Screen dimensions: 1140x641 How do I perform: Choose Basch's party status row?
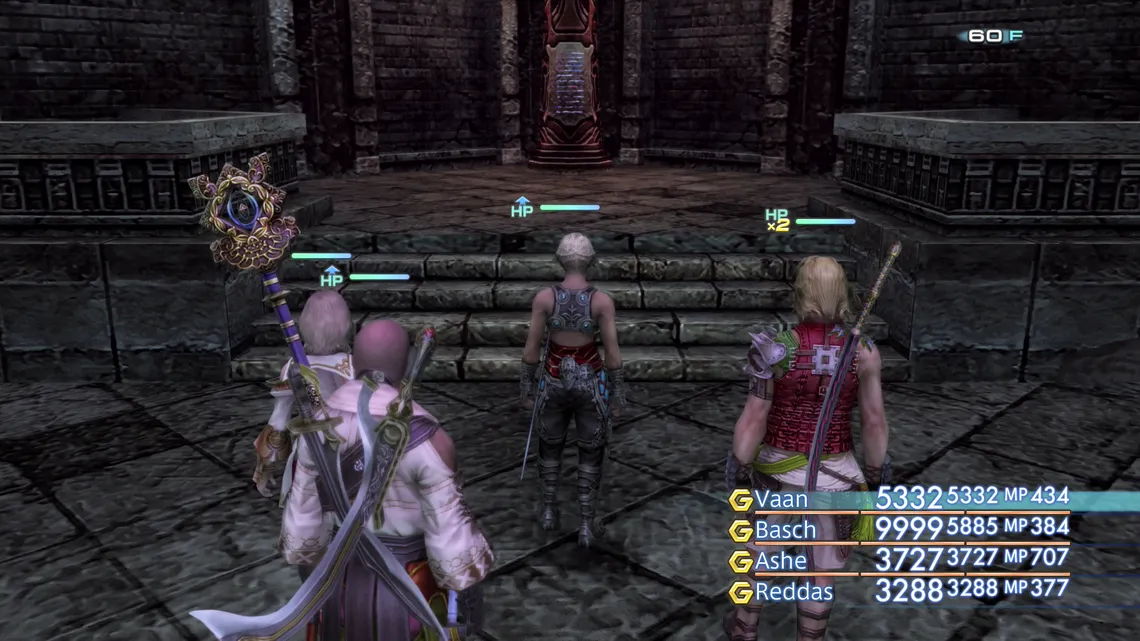click(x=786, y=530)
